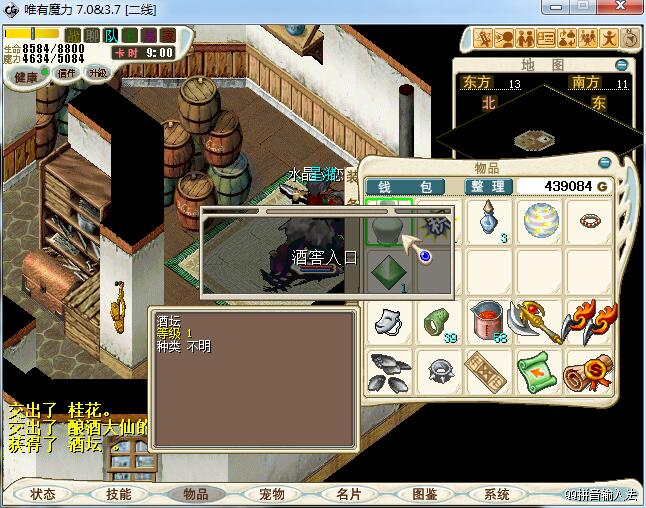
Task: Open the 宠物 pets menu
Action: coord(272,494)
